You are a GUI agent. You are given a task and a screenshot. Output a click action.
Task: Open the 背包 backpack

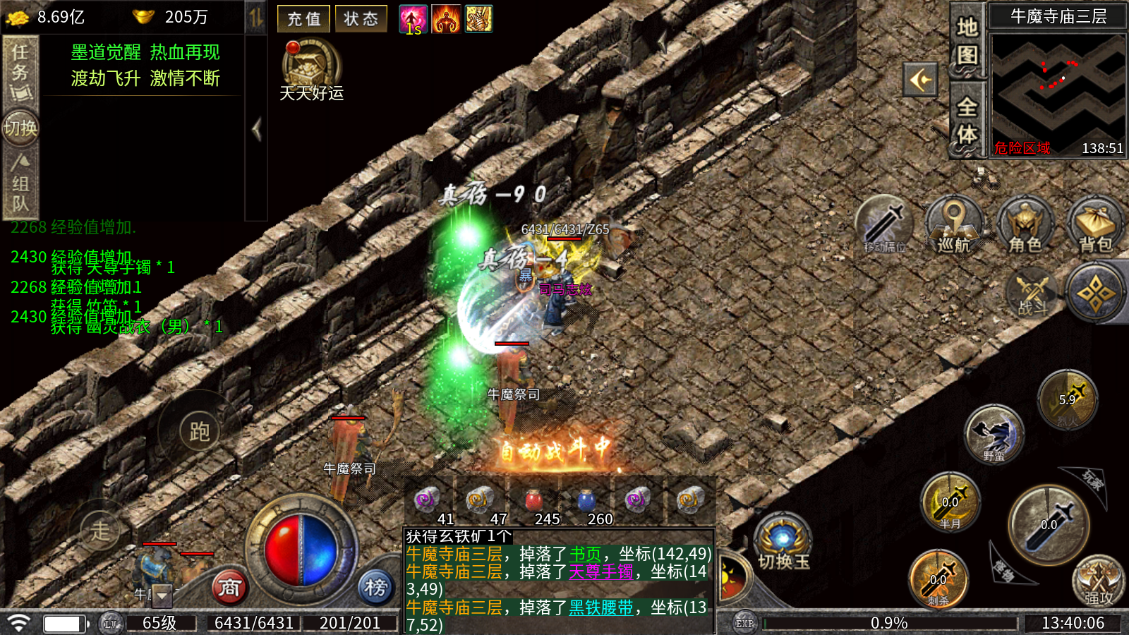pos(1095,224)
